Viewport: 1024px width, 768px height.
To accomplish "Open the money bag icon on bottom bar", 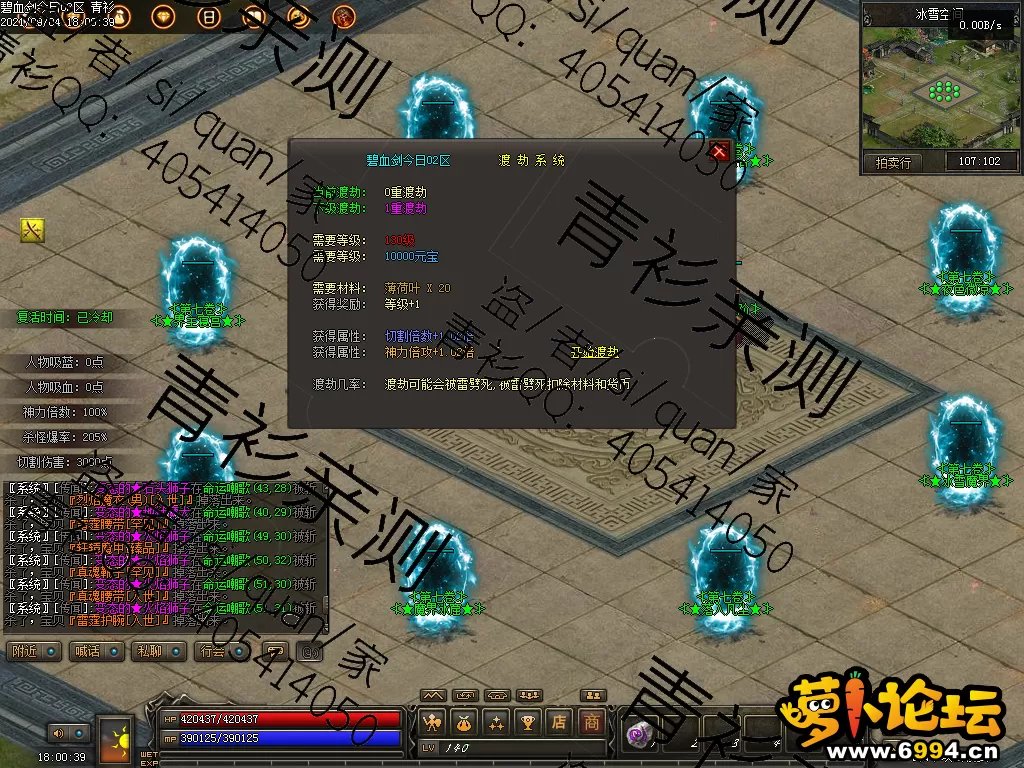I will 464,721.
